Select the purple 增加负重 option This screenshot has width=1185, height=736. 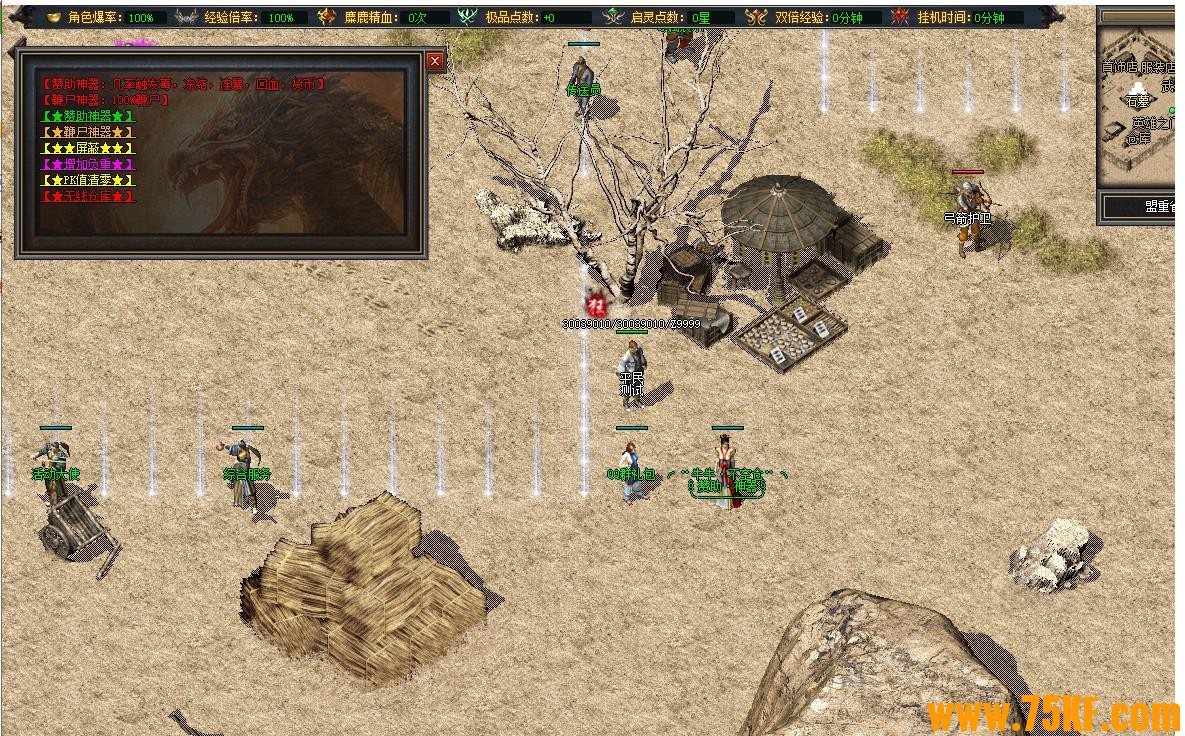88,164
